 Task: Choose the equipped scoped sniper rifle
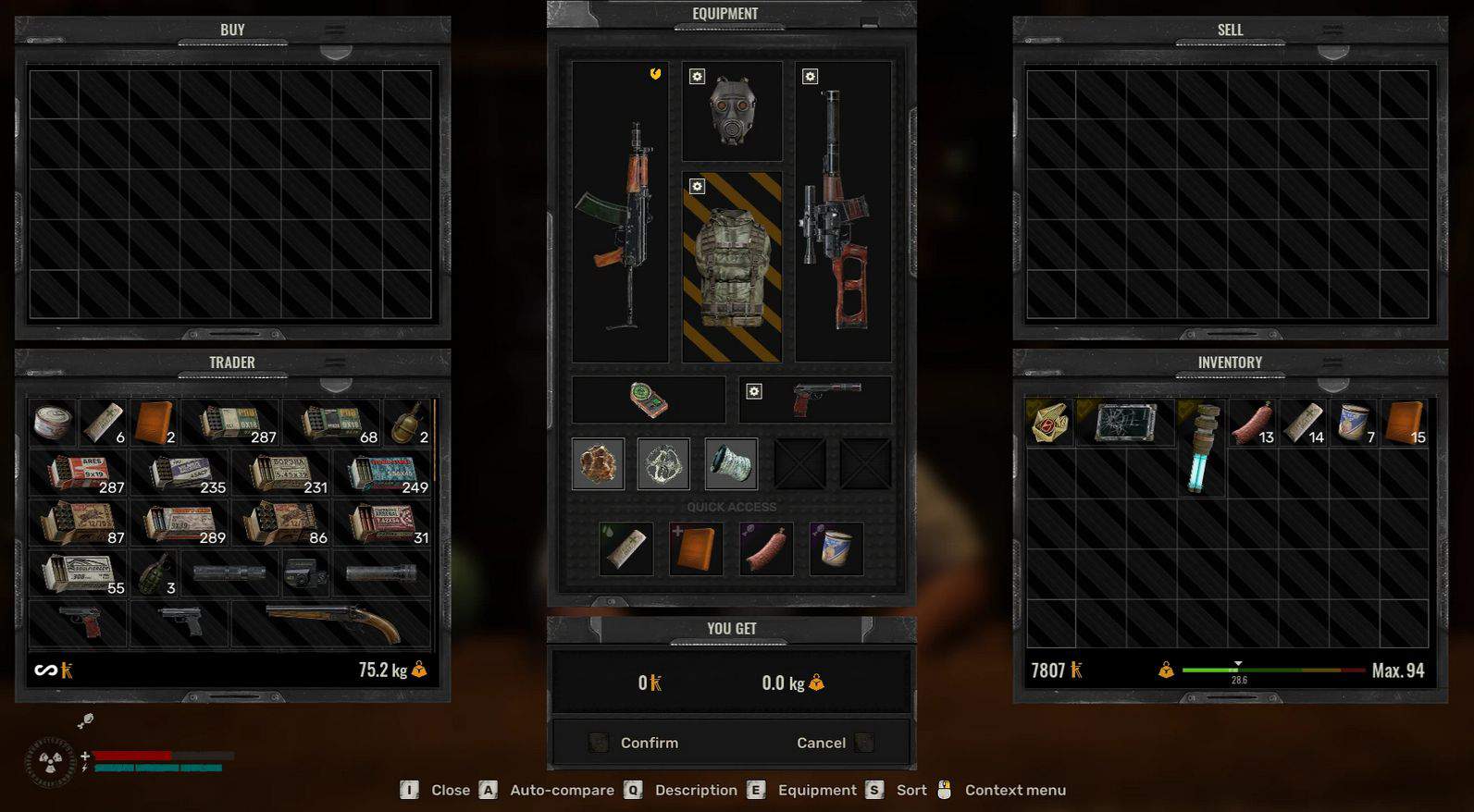coord(843,213)
